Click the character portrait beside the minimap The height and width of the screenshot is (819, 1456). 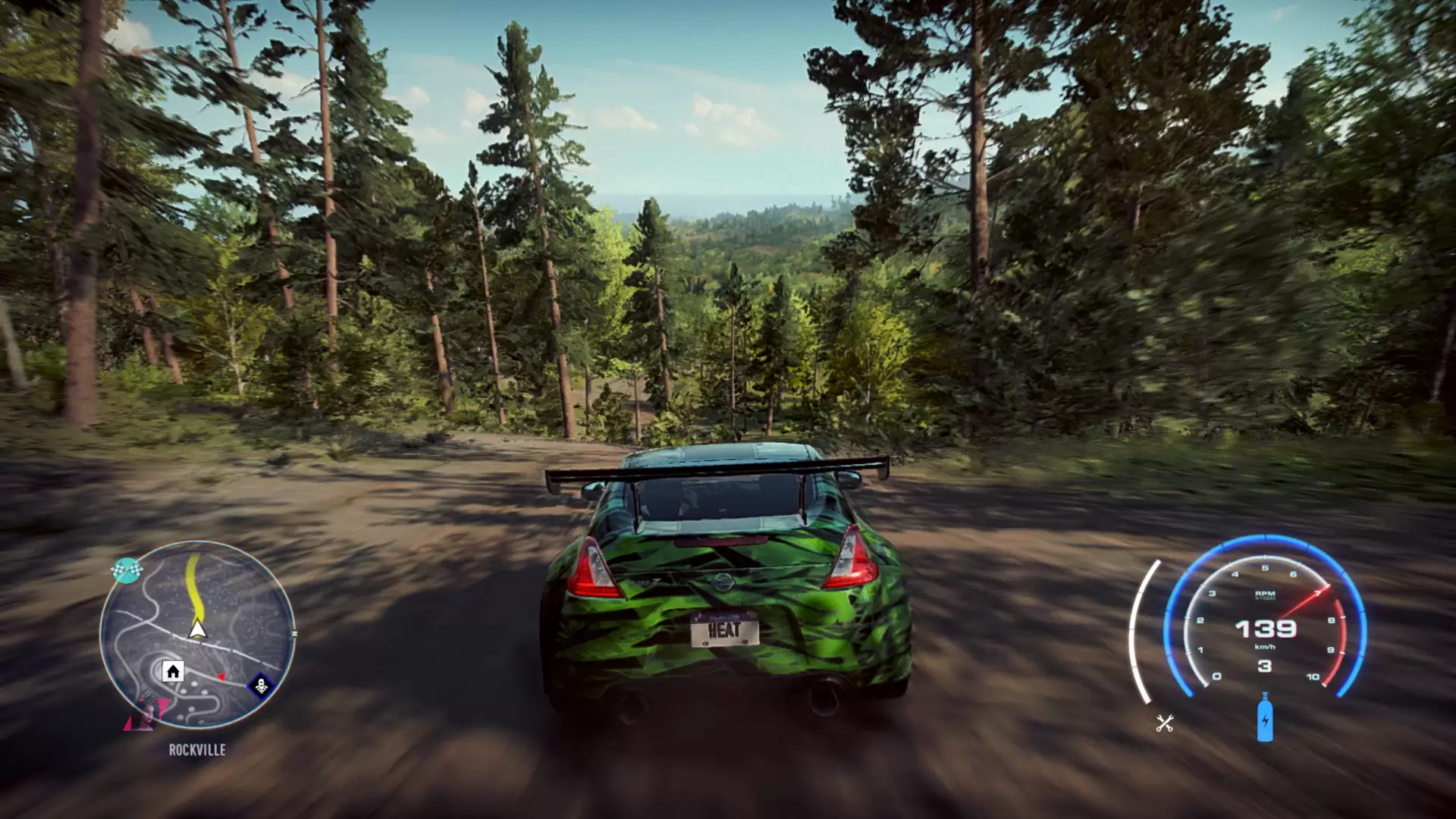146,713
